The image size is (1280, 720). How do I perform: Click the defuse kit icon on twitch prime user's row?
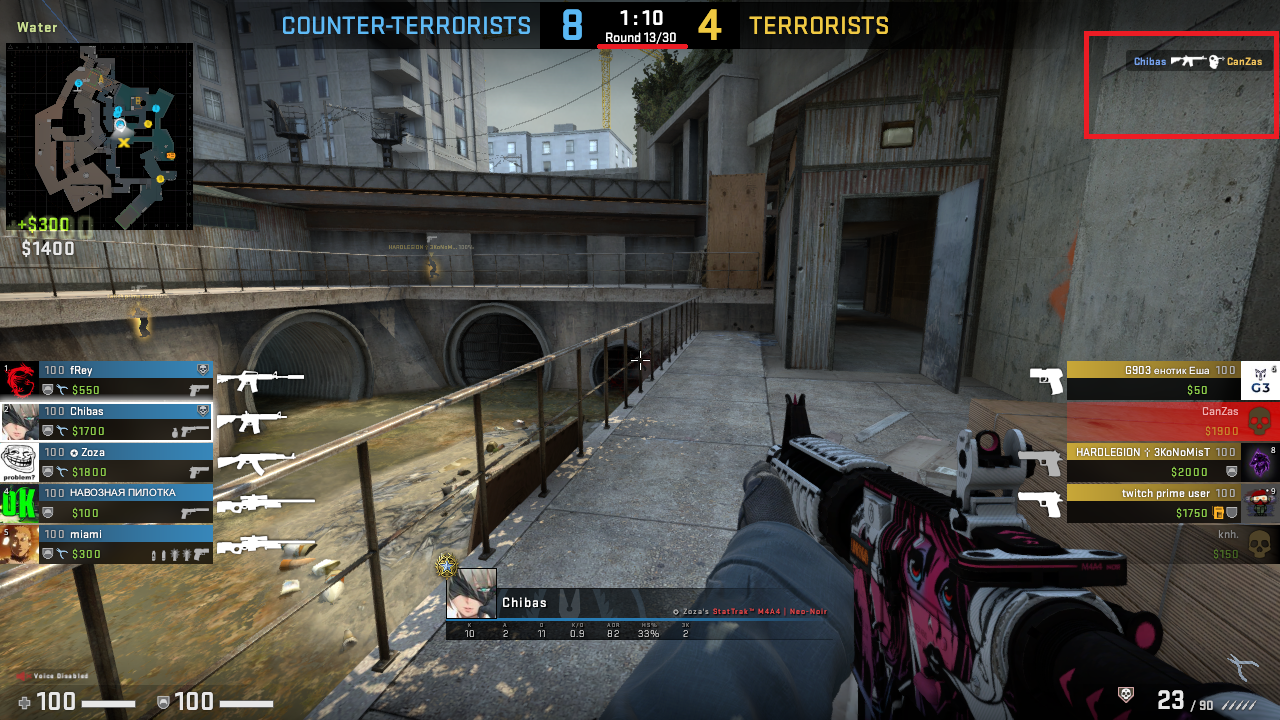1218,511
